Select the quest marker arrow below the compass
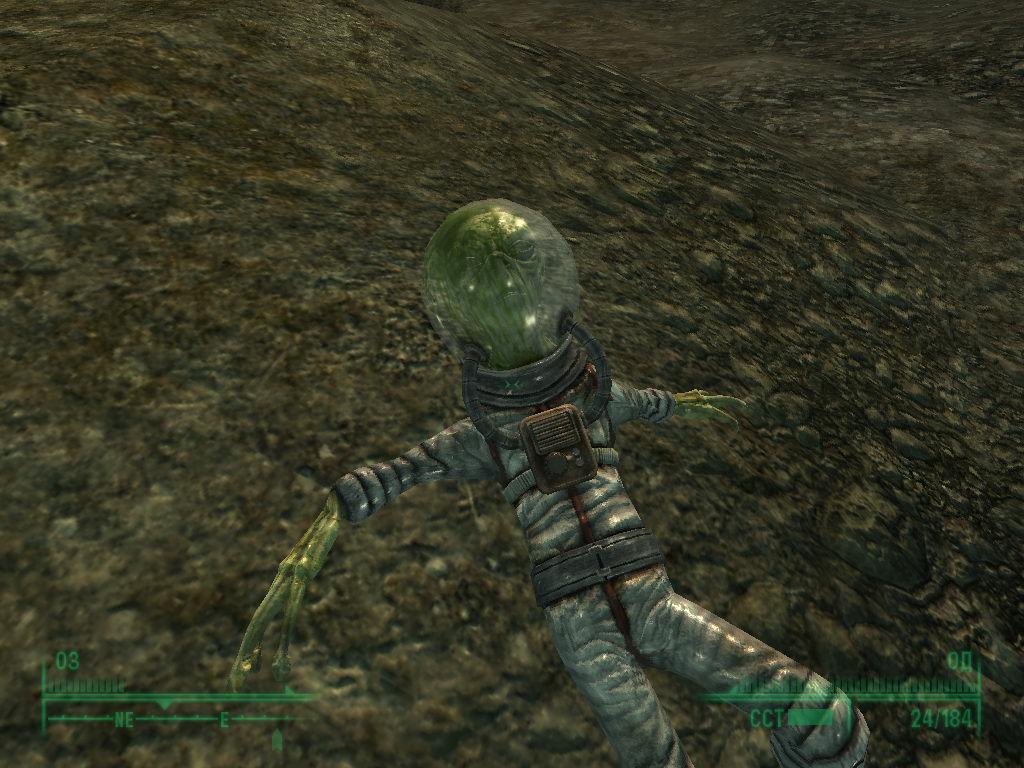The image size is (1024, 768). pos(277,740)
